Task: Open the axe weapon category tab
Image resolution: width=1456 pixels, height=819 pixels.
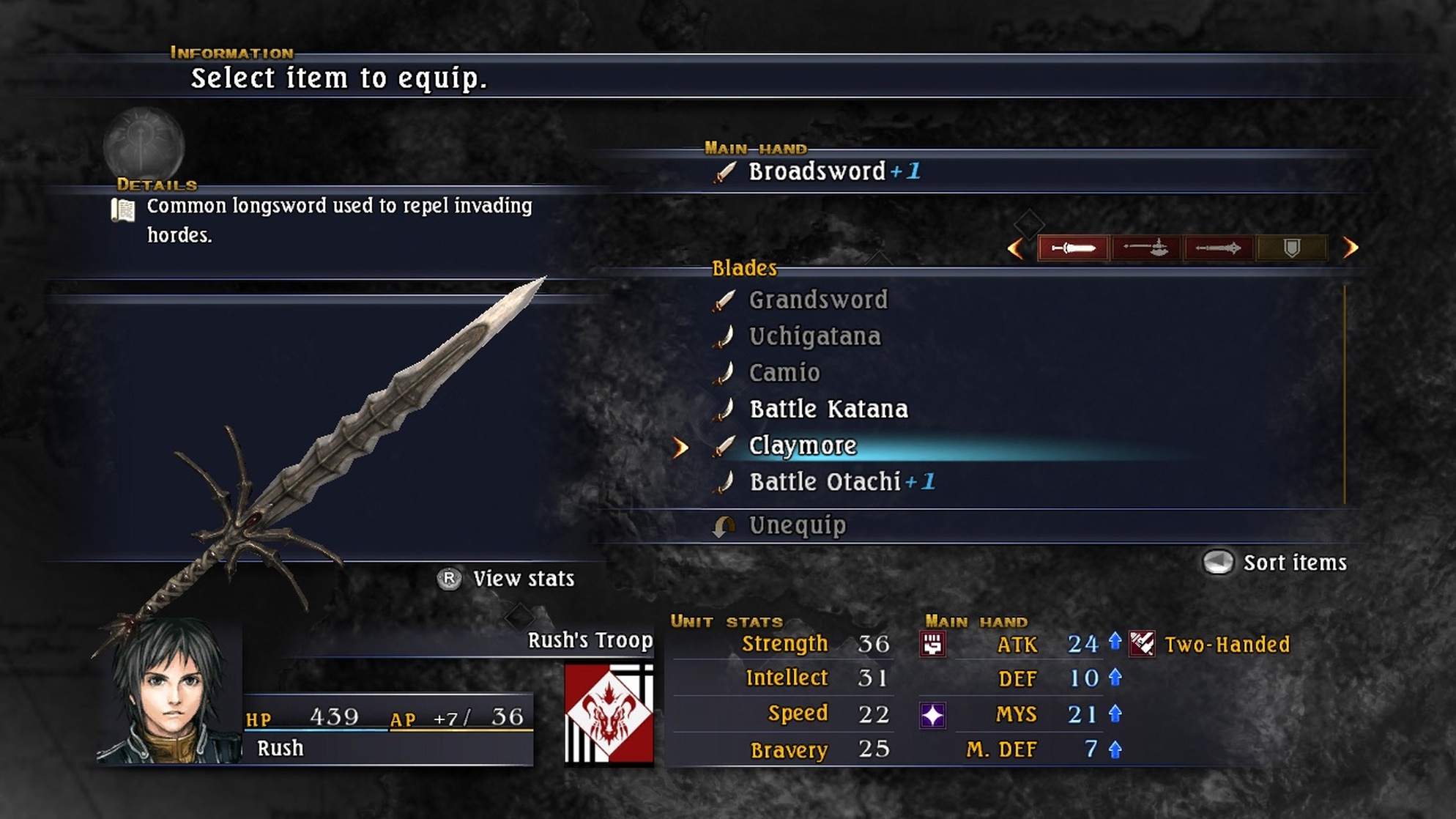Action: tap(1146, 248)
